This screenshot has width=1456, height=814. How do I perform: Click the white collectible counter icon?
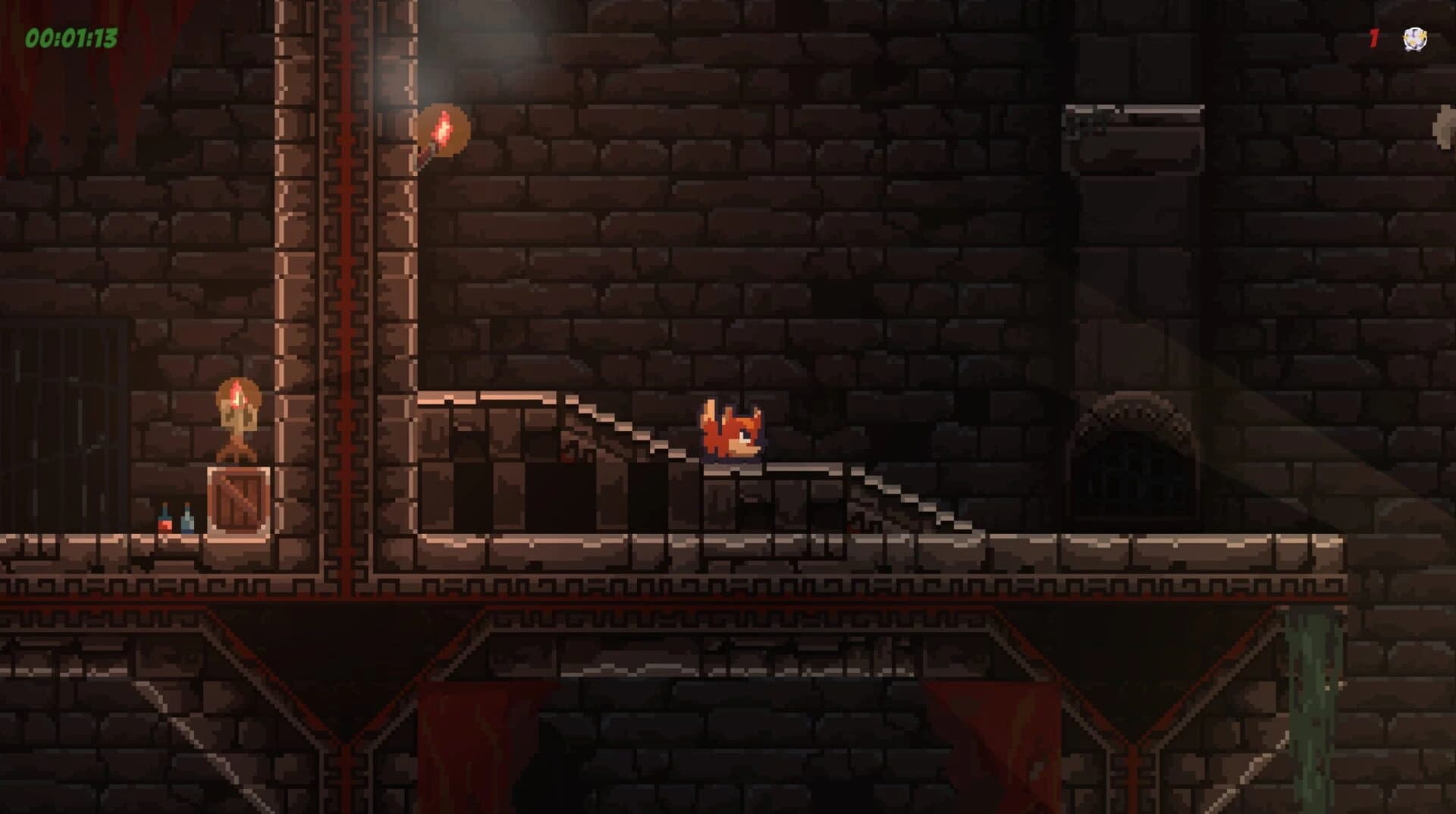tap(1414, 39)
